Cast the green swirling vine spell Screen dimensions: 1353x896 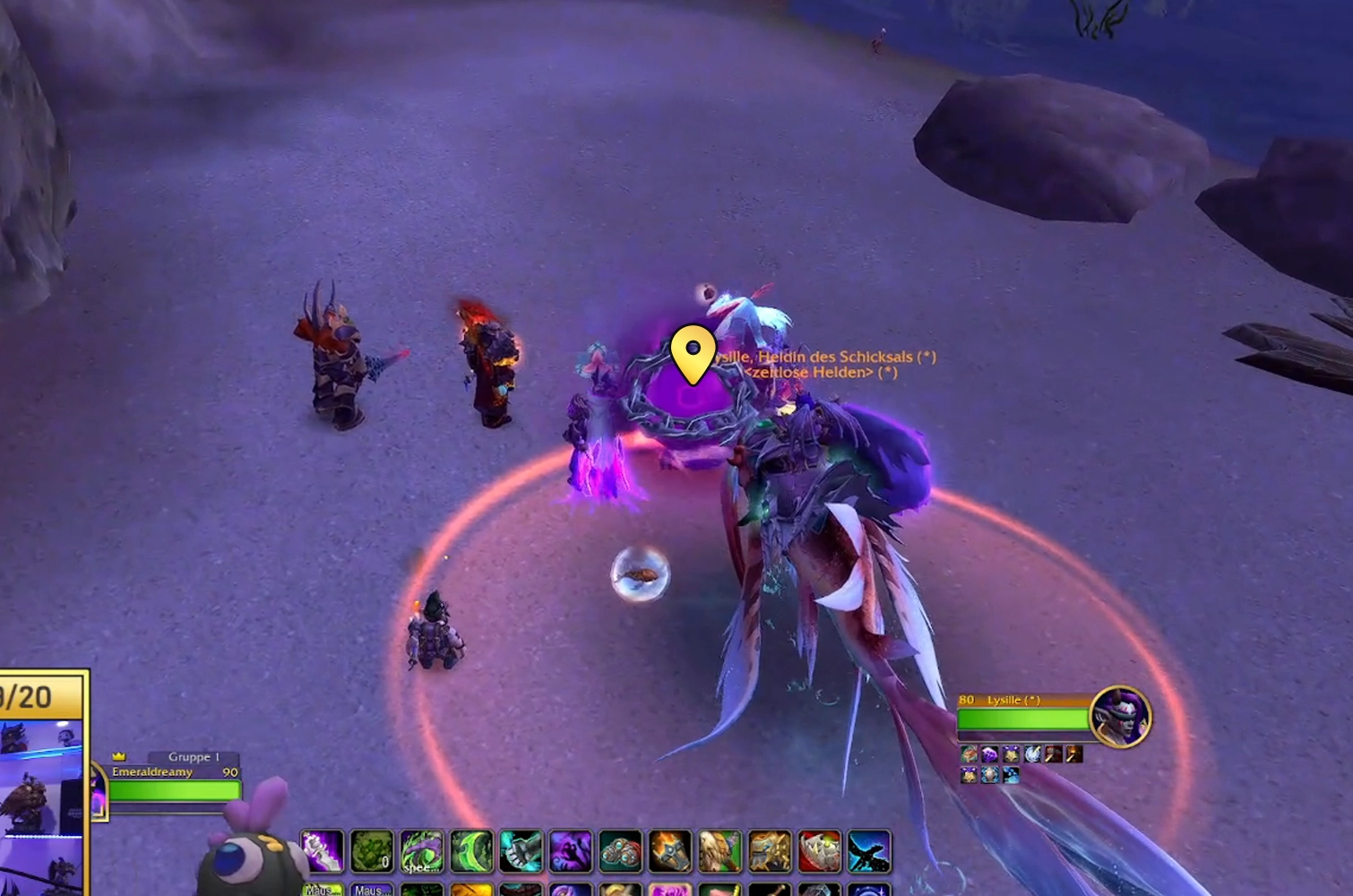click(422, 851)
